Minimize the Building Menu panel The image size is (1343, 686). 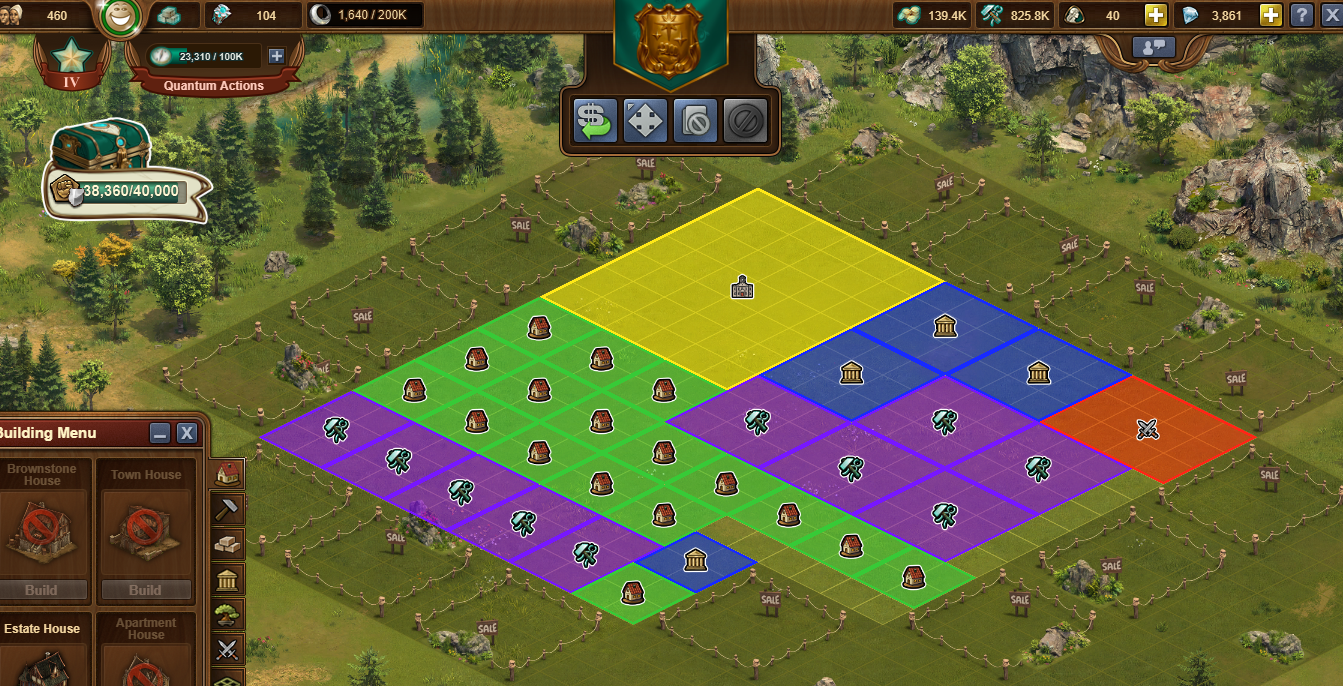(x=160, y=433)
